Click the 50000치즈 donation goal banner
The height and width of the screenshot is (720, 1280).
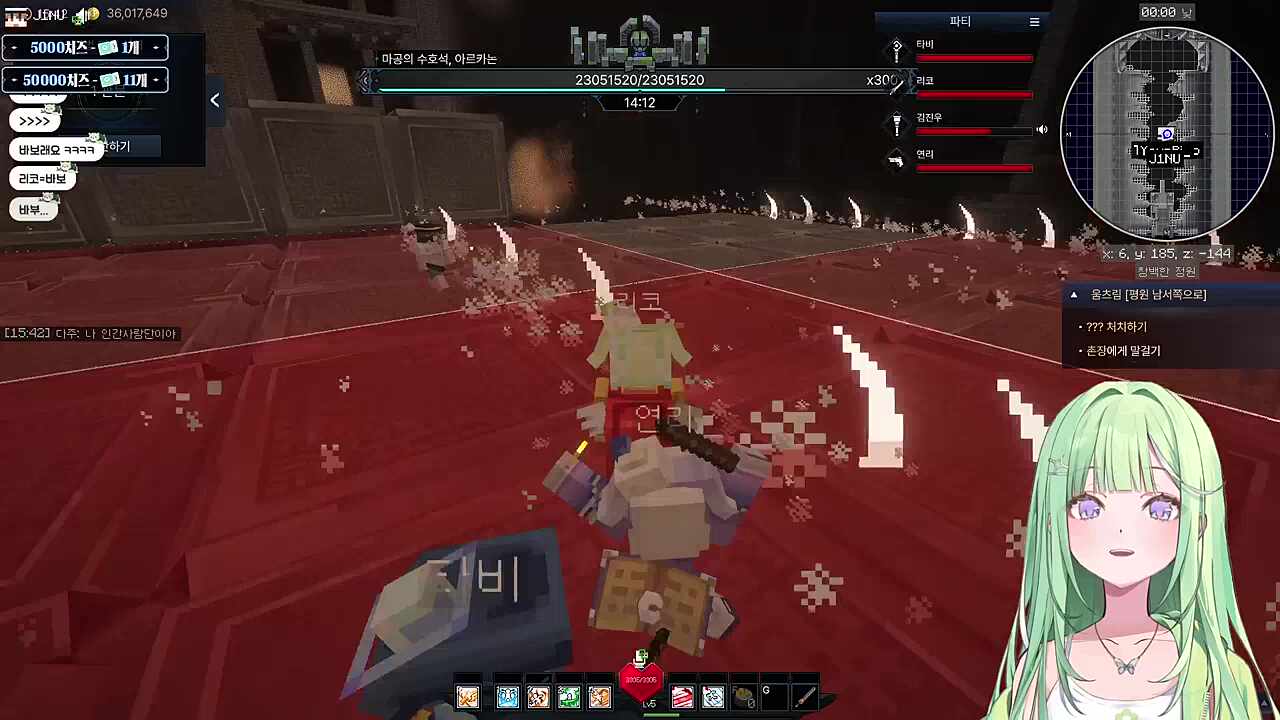coord(85,80)
